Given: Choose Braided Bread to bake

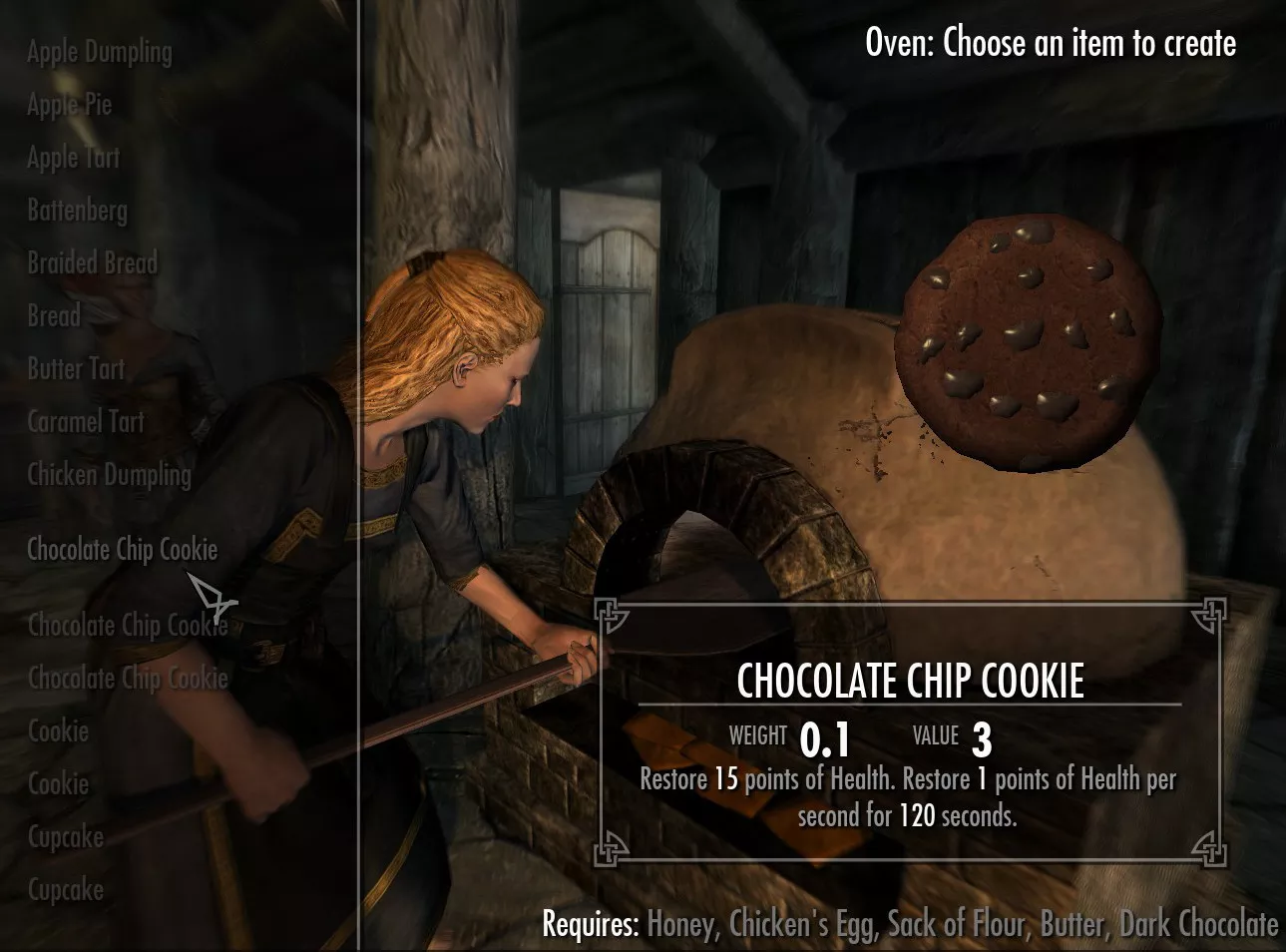Looking at the screenshot, I should 92,263.
